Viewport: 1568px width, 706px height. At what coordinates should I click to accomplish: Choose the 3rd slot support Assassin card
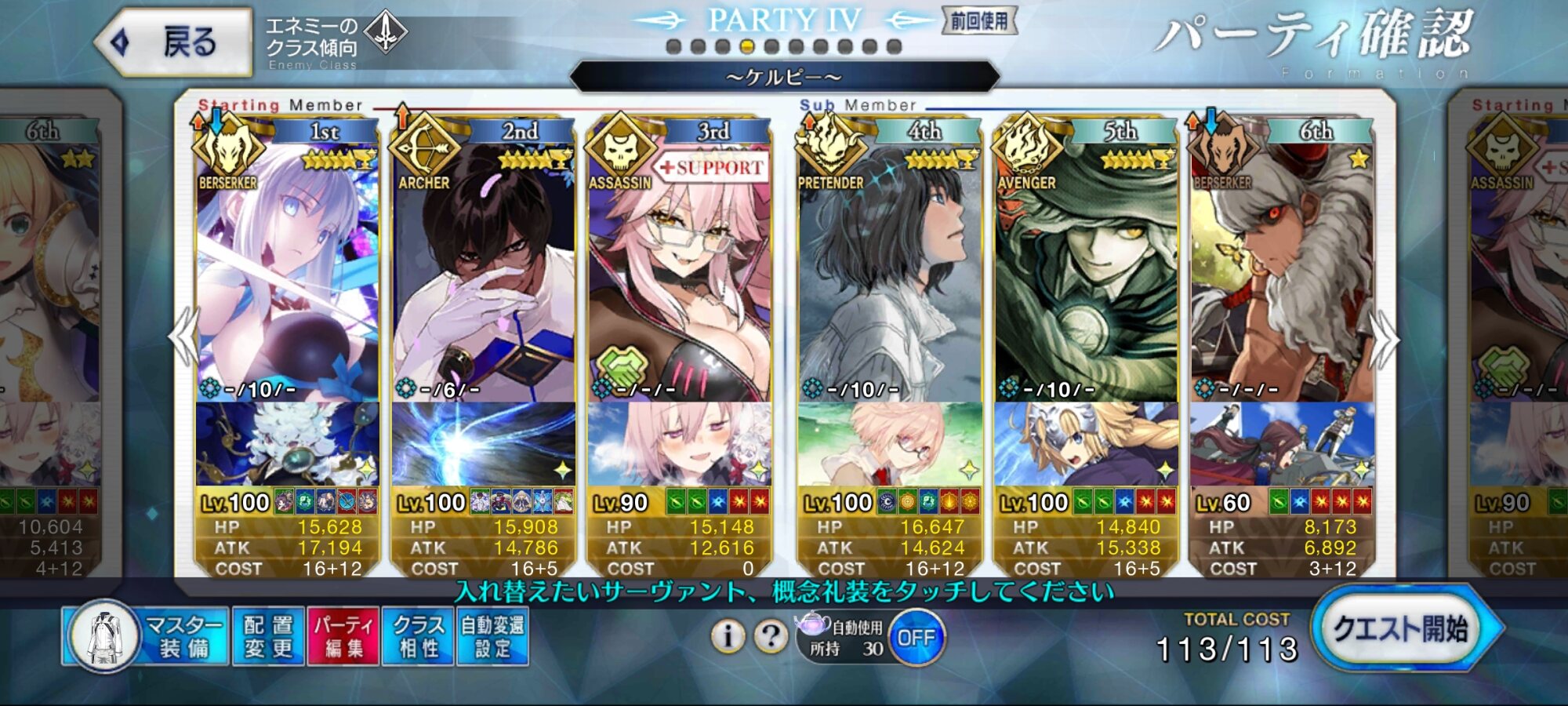pyautogui.click(x=679, y=267)
